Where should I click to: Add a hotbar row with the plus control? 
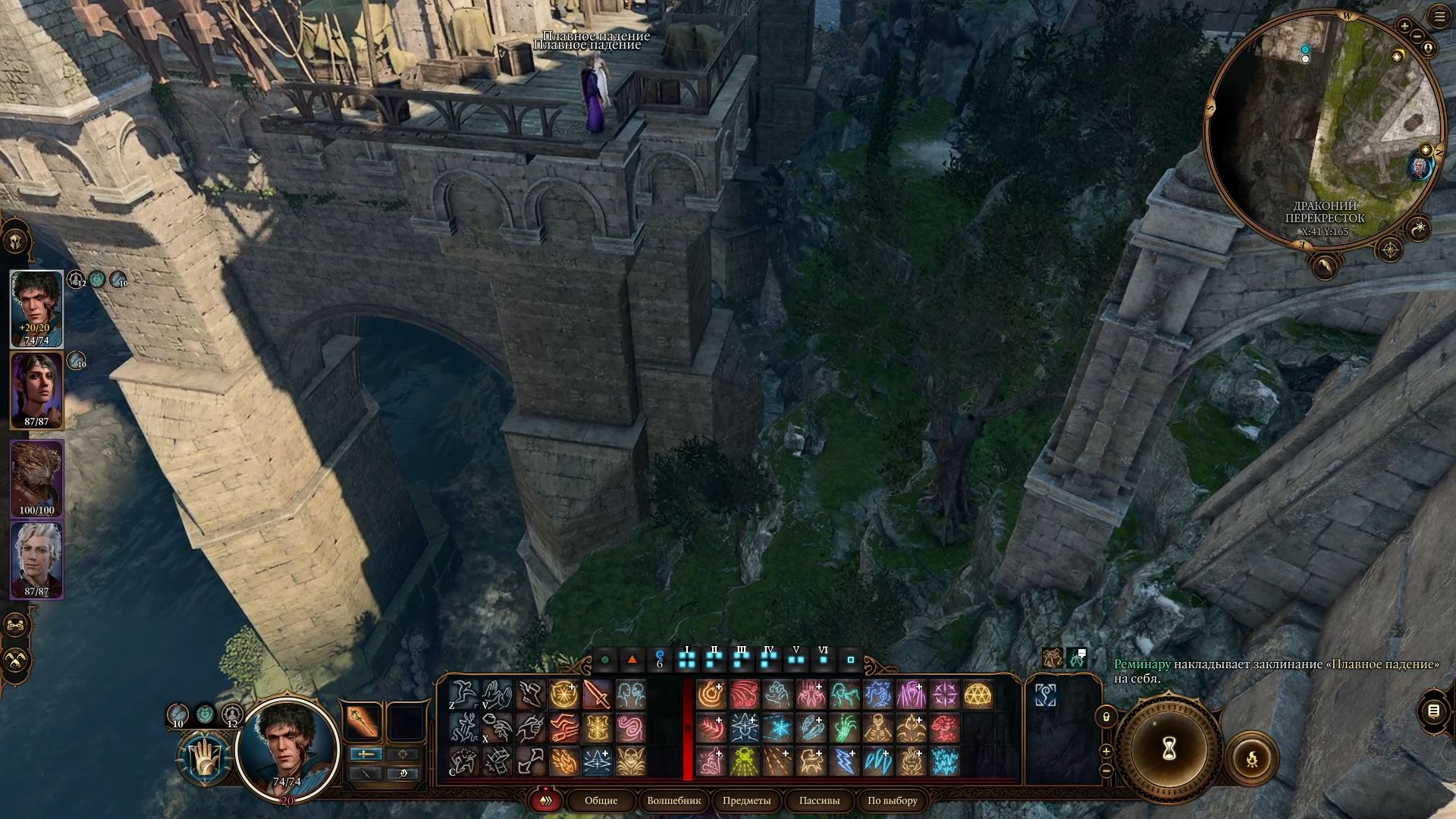click(x=1106, y=752)
